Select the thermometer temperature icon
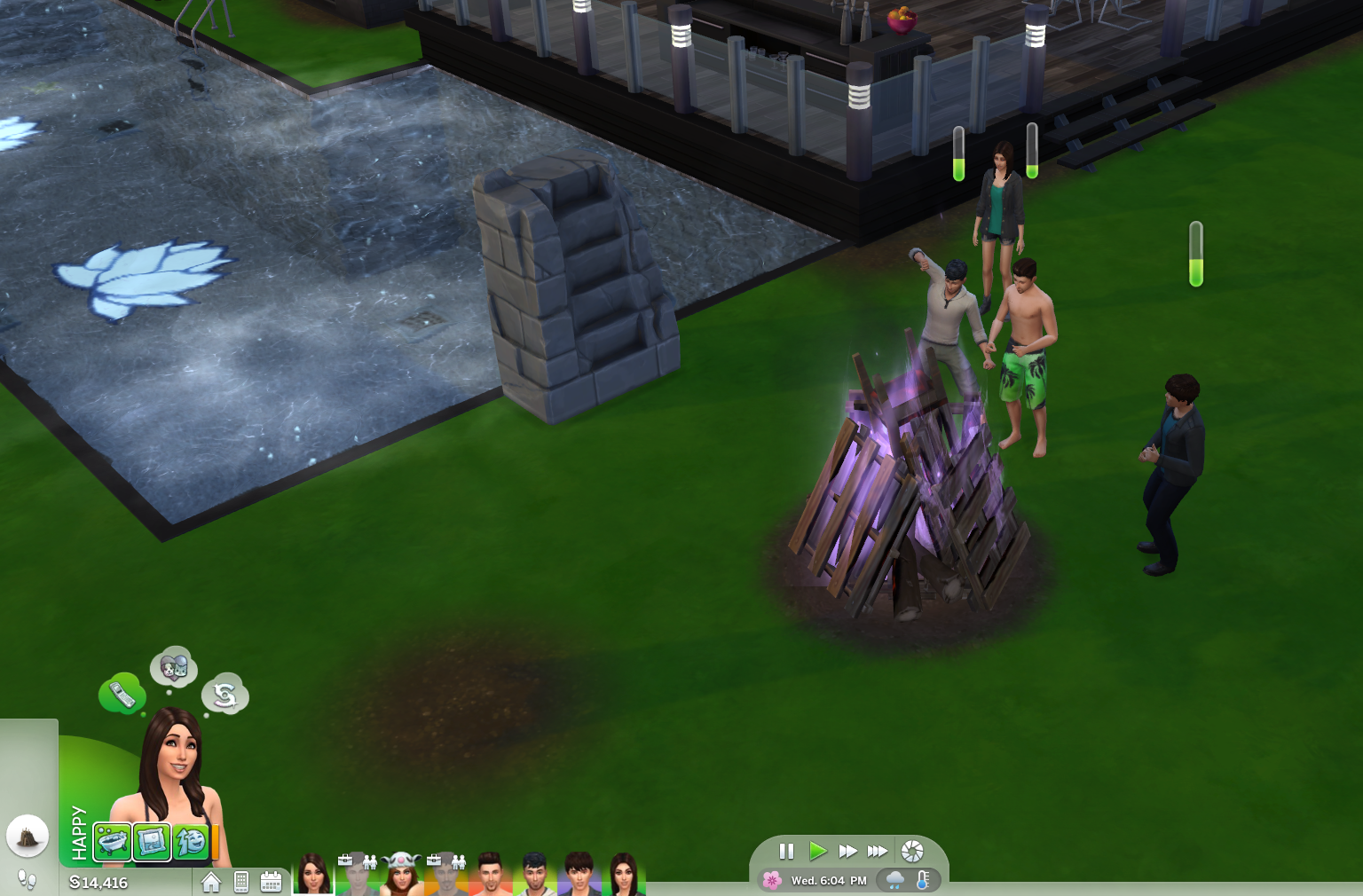 [923, 880]
